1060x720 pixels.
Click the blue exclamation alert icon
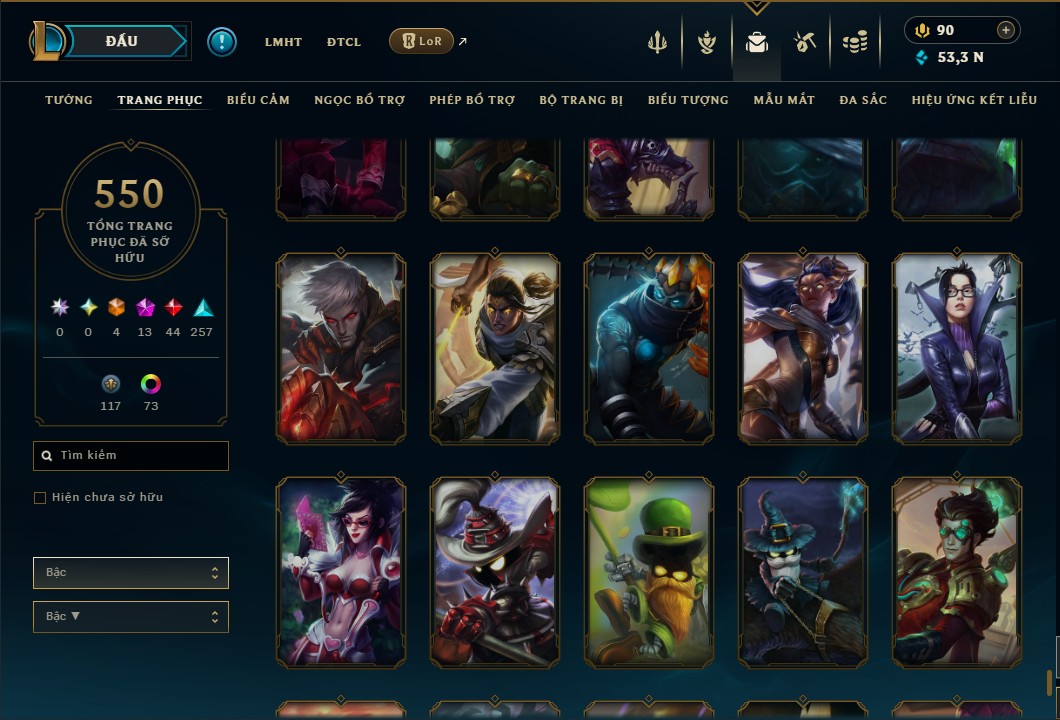[222, 42]
